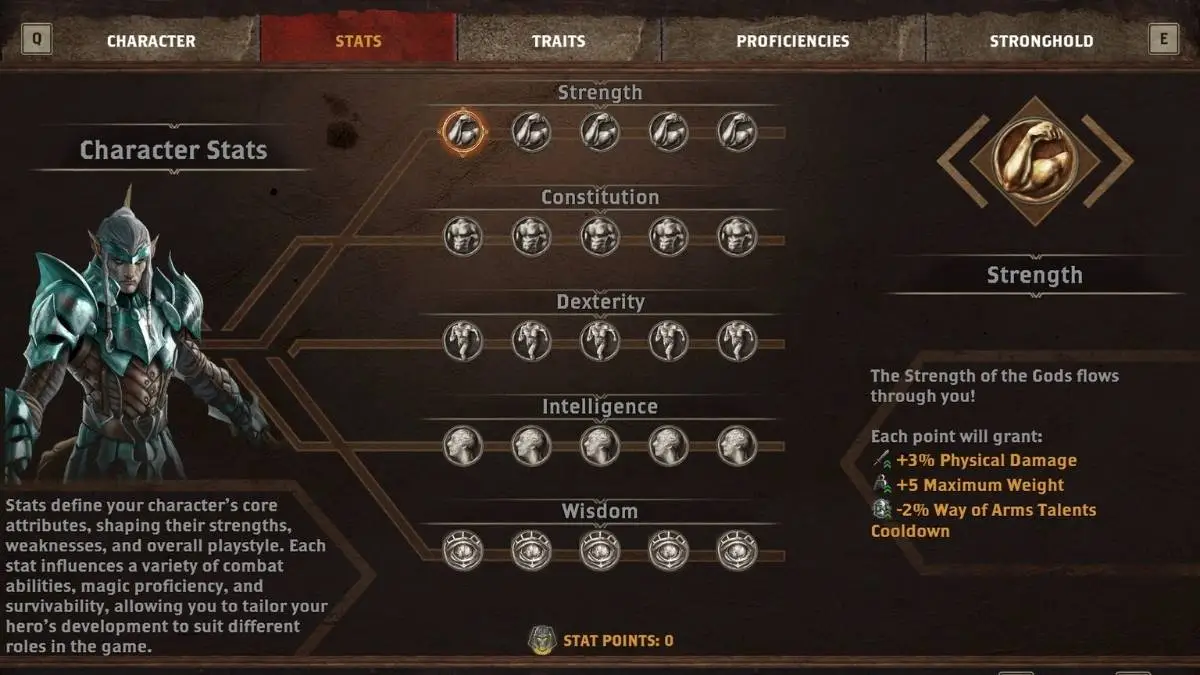Select the Stats tab
Image resolution: width=1200 pixels, height=675 pixels.
[358, 41]
